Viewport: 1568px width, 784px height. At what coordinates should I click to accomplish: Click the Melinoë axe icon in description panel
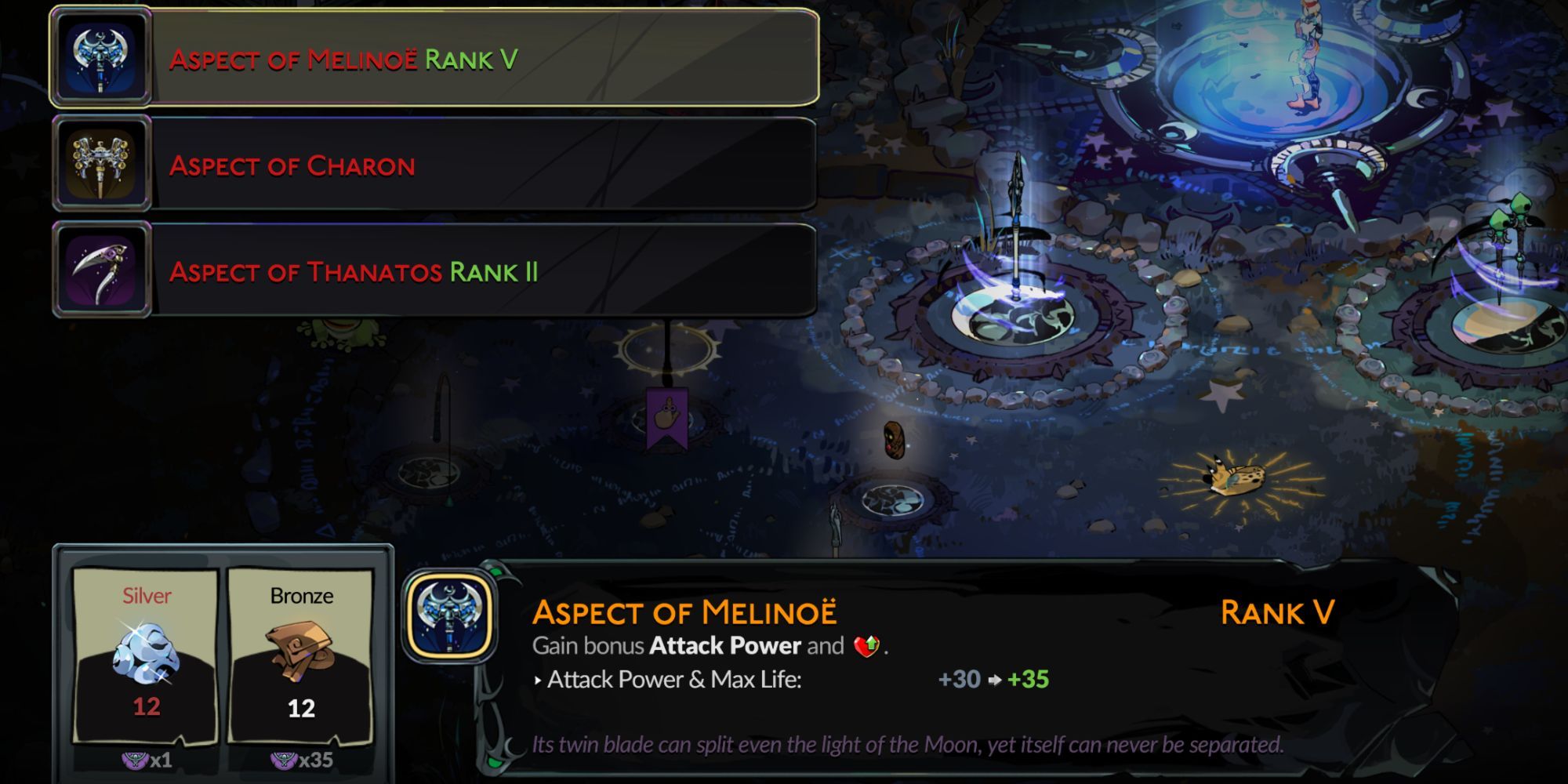[x=450, y=616]
